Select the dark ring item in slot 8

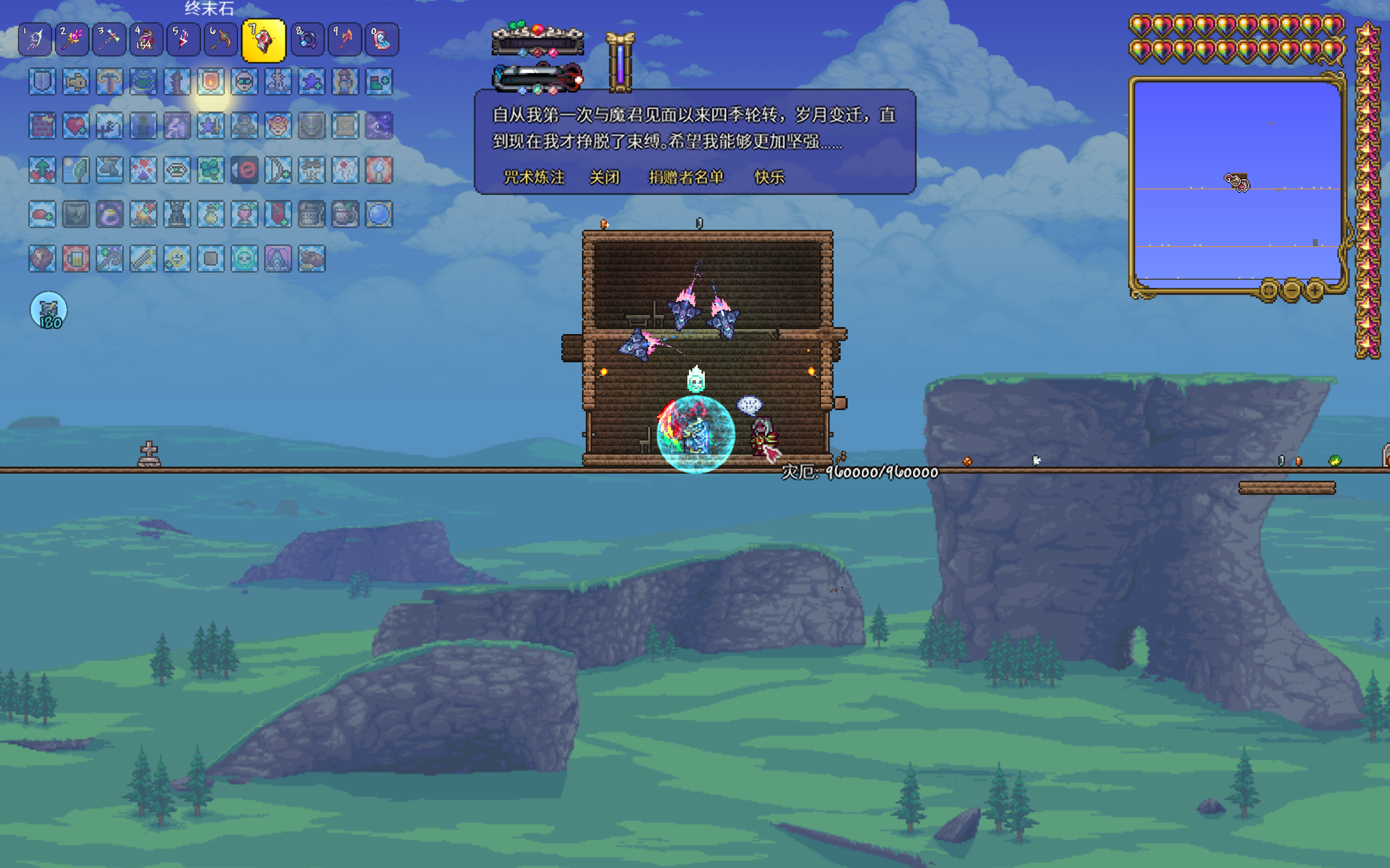coord(308,40)
